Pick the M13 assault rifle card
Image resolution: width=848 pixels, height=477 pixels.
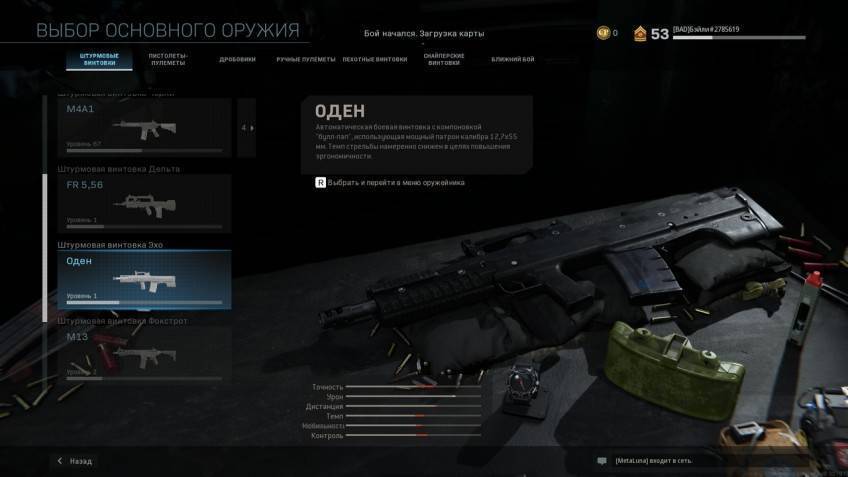coord(144,355)
